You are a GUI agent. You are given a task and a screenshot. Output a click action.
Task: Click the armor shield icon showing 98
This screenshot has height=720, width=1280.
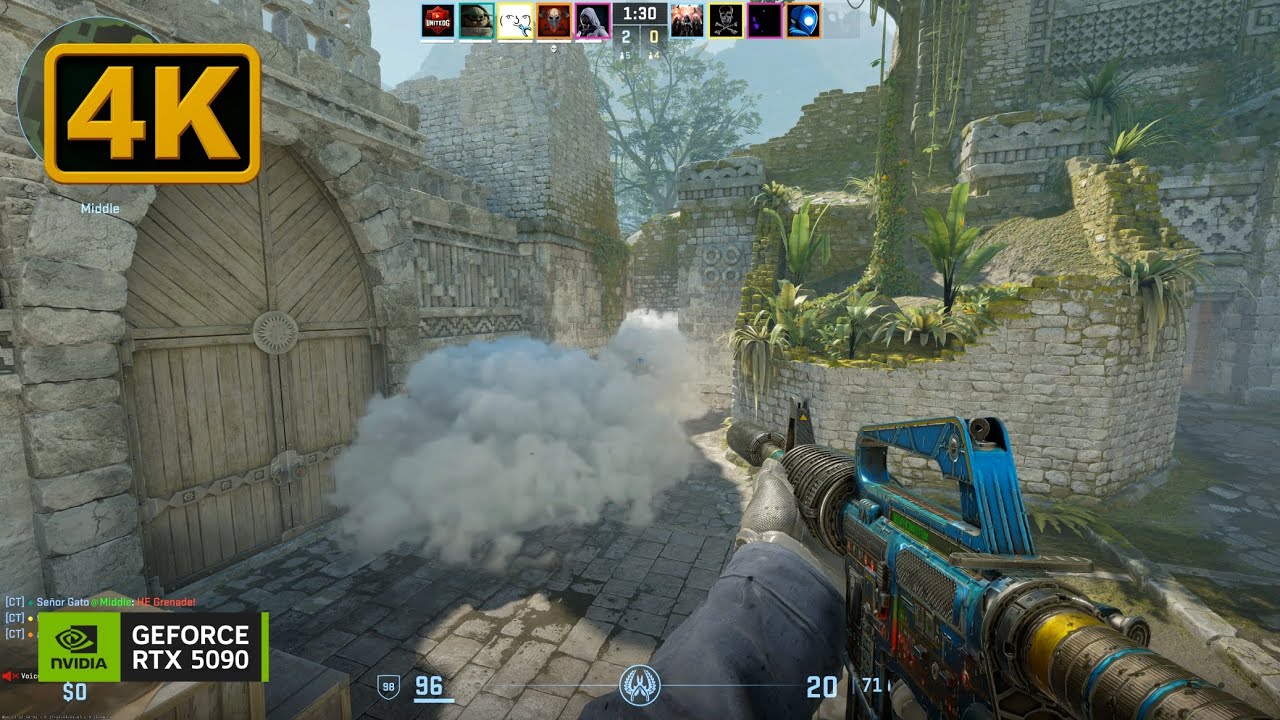point(389,687)
